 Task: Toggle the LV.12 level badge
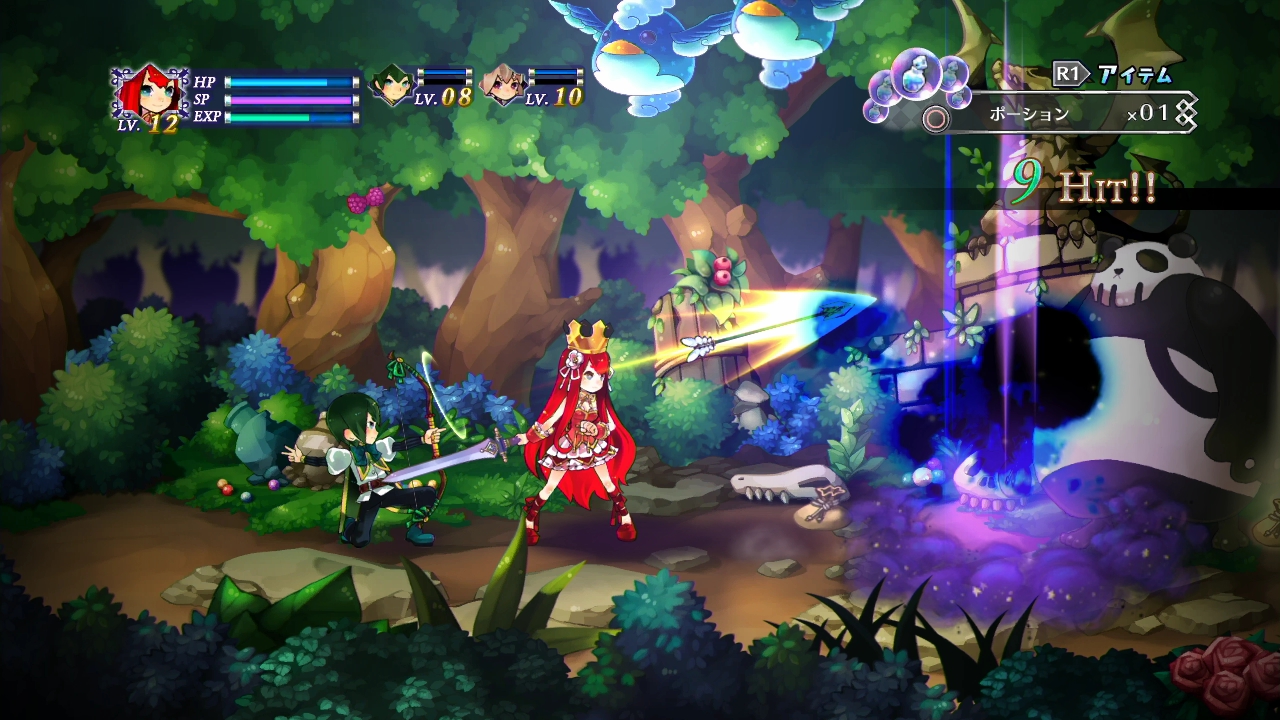click(147, 123)
